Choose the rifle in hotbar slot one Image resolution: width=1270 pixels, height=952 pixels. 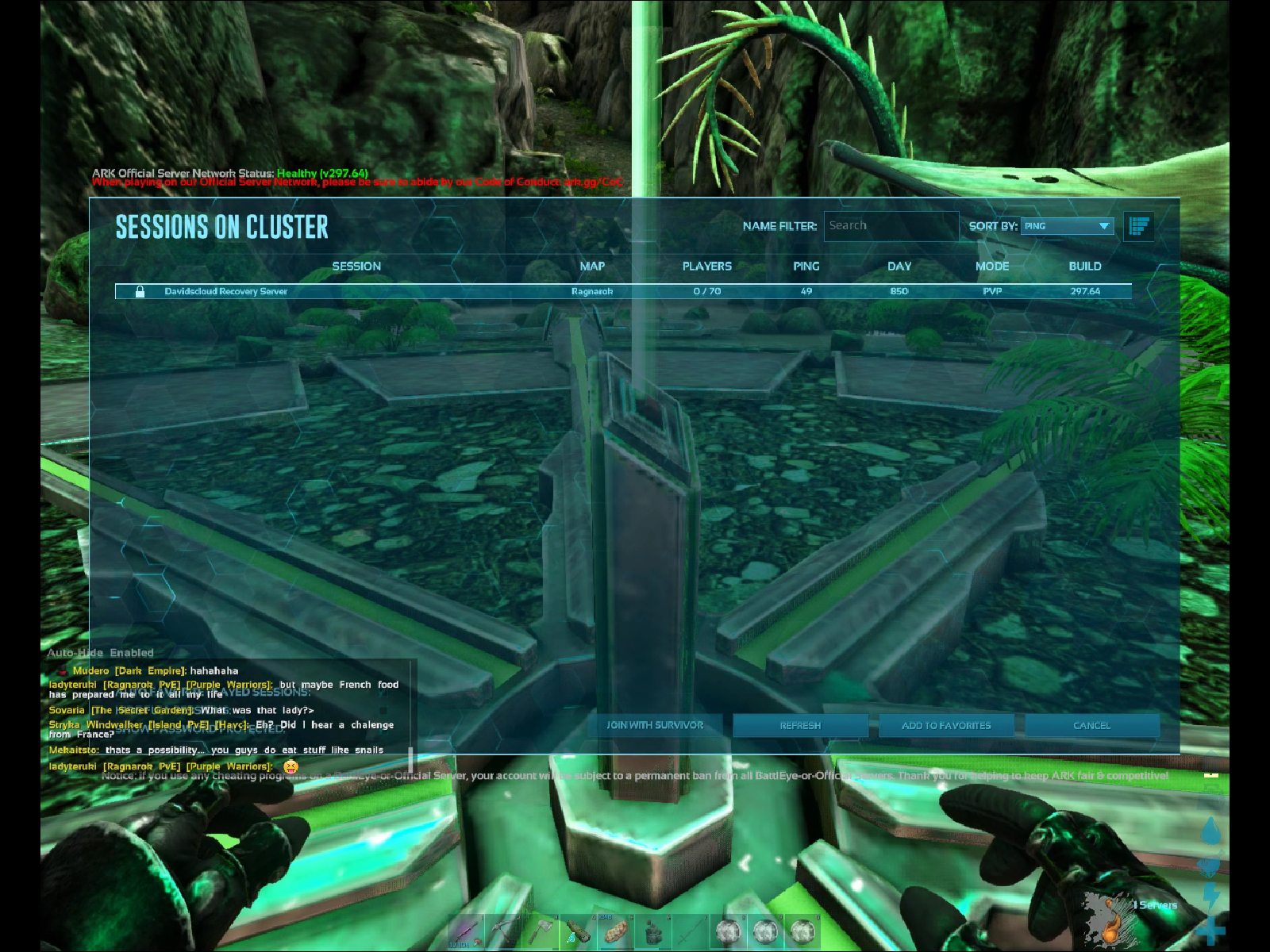click(x=466, y=931)
